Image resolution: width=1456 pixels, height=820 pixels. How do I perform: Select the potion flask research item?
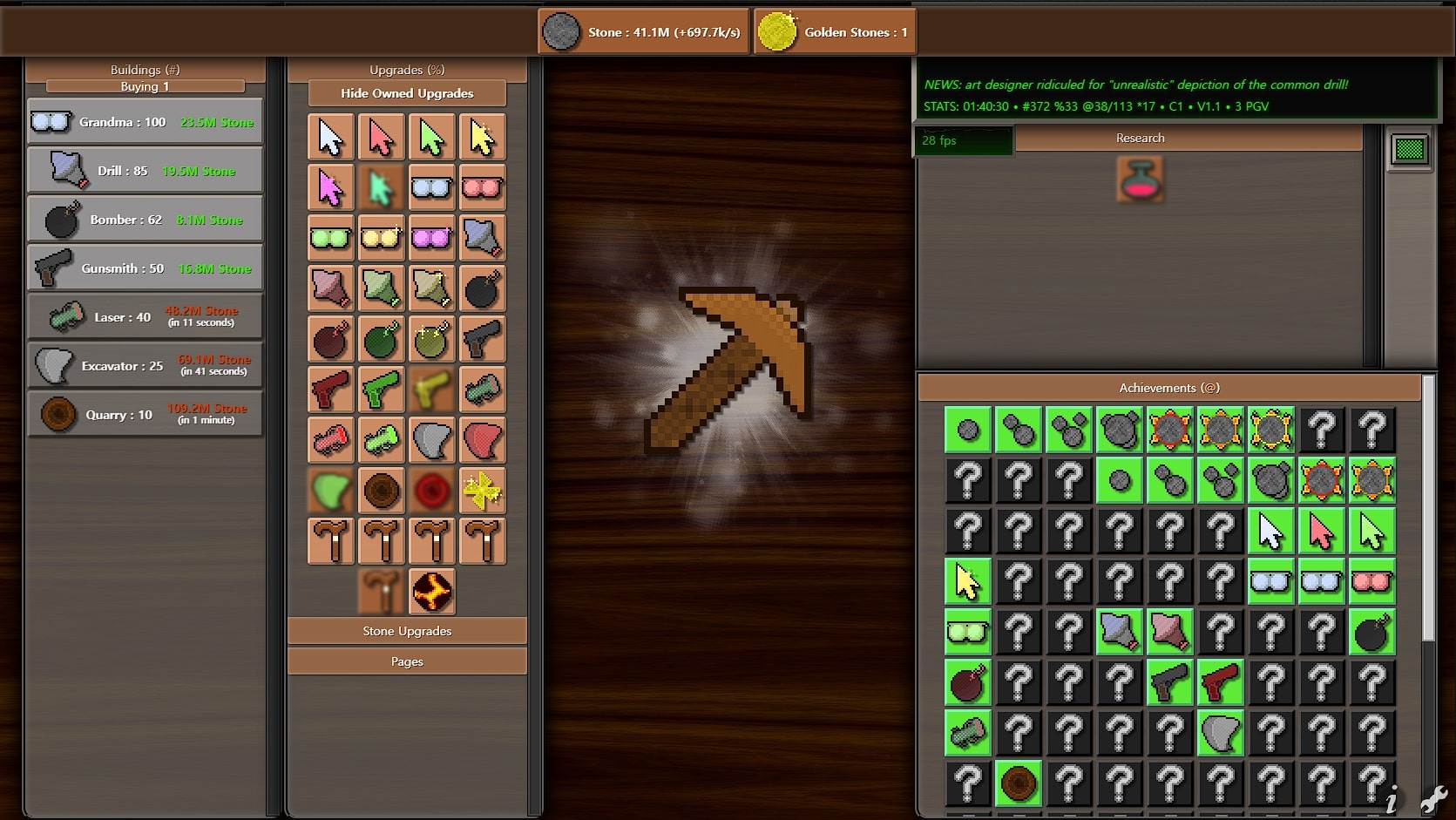pyautogui.click(x=1140, y=180)
